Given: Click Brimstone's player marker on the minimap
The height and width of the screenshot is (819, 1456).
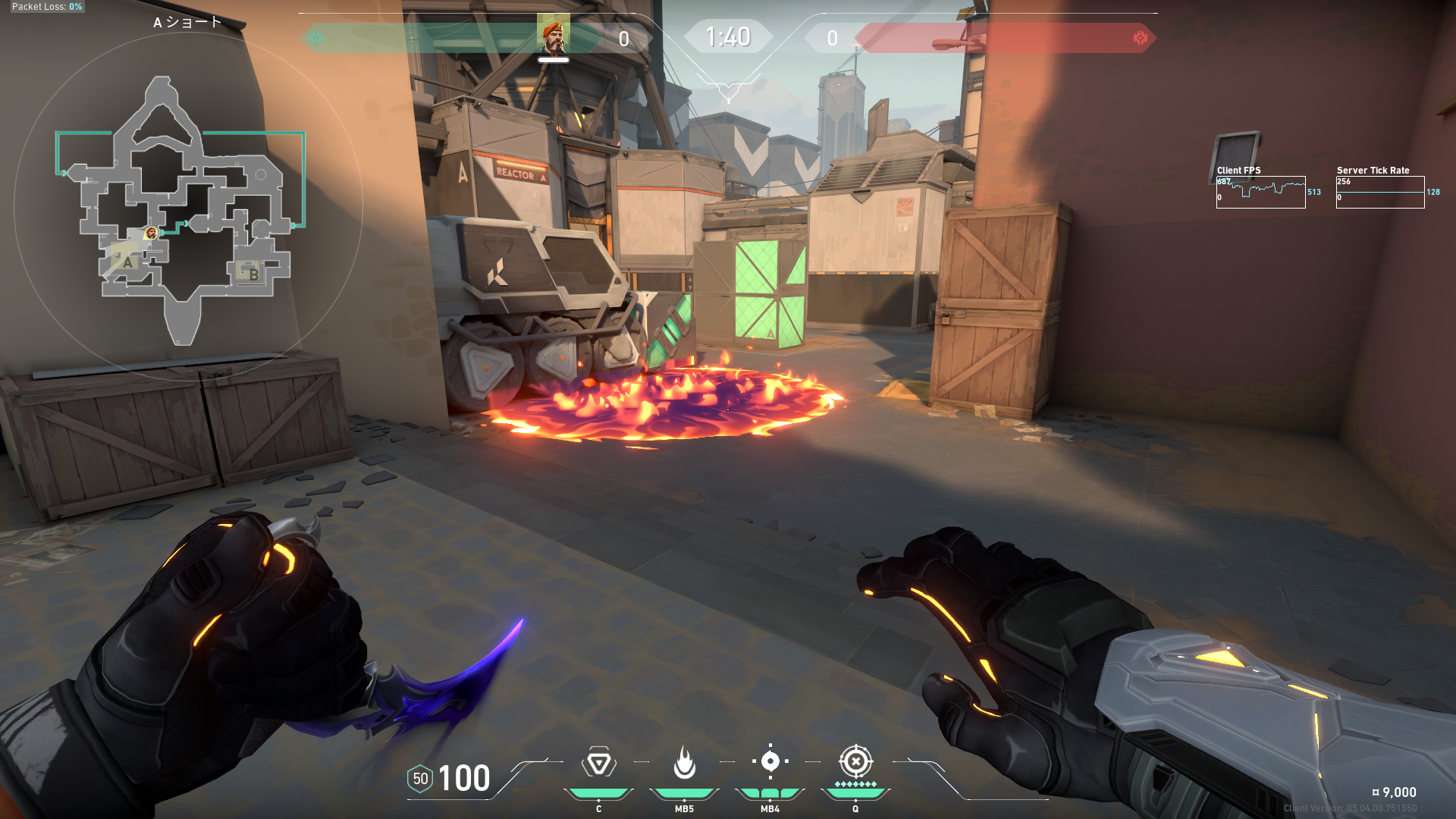Looking at the screenshot, I should tap(152, 233).
